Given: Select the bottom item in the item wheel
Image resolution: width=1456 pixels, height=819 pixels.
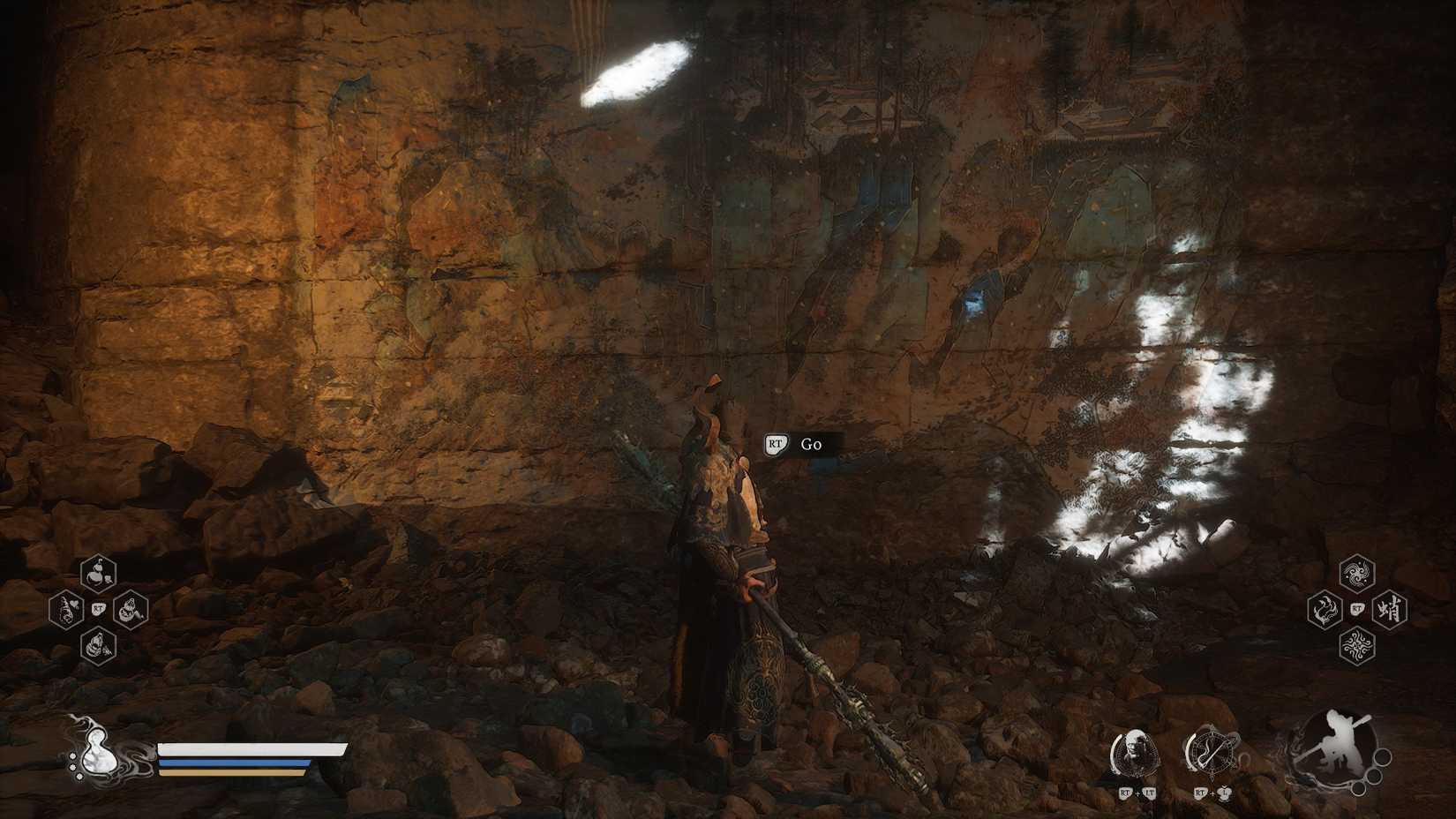Looking at the screenshot, I should pos(97,646).
